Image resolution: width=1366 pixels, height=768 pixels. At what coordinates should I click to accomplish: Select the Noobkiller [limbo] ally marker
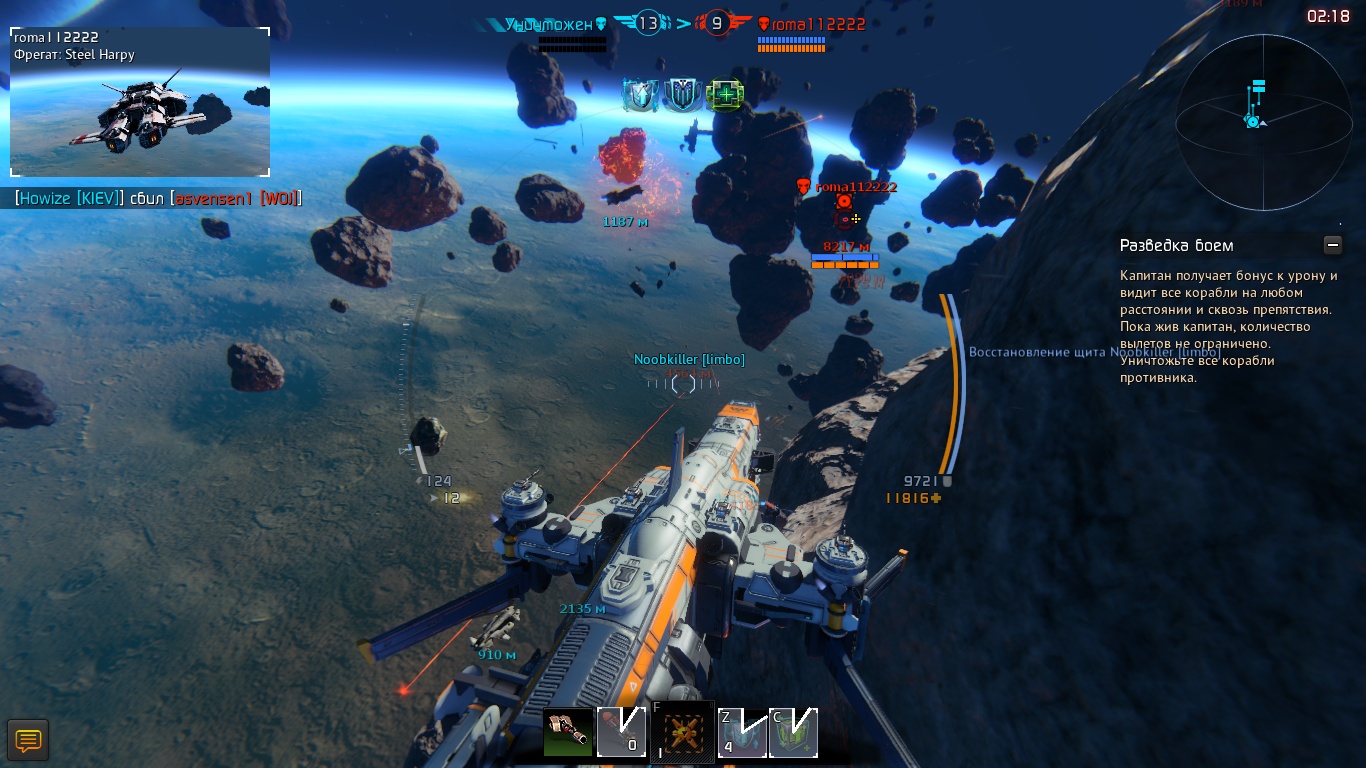click(x=684, y=382)
